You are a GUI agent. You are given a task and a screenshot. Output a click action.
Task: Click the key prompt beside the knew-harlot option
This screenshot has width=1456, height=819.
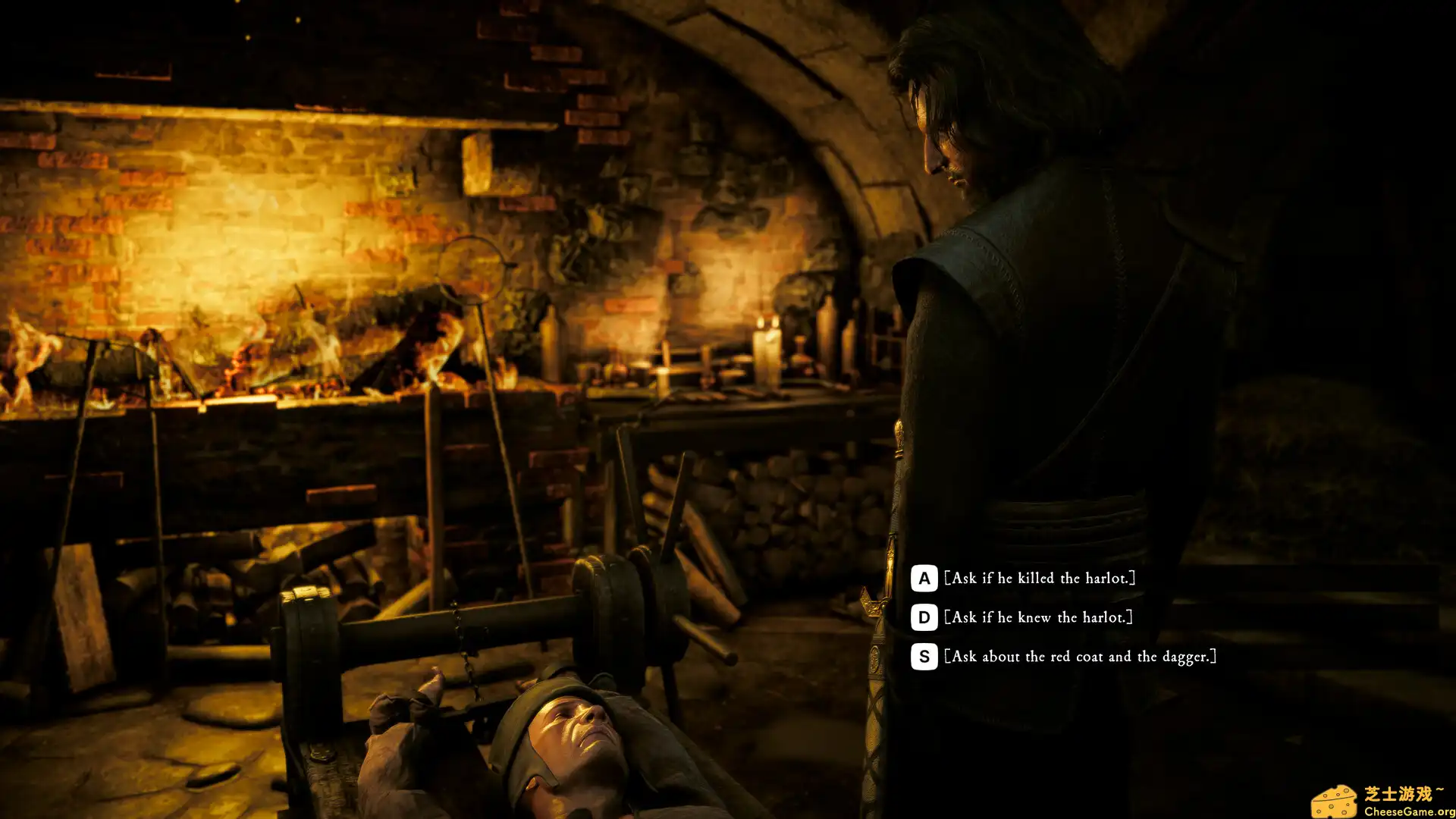tap(923, 618)
